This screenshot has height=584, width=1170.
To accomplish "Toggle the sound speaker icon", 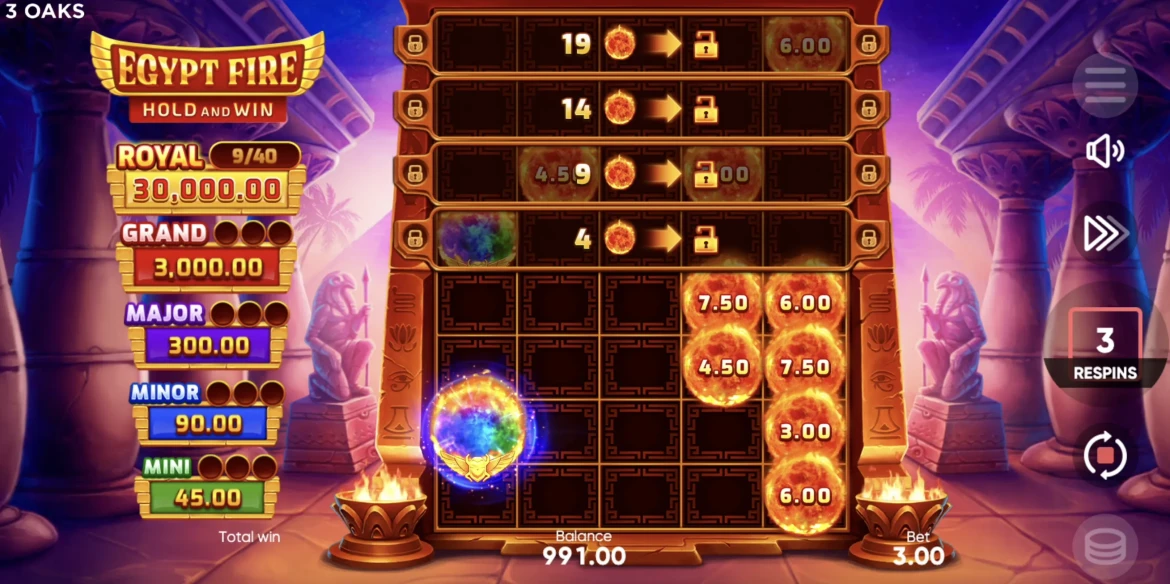I will tap(1105, 152).
